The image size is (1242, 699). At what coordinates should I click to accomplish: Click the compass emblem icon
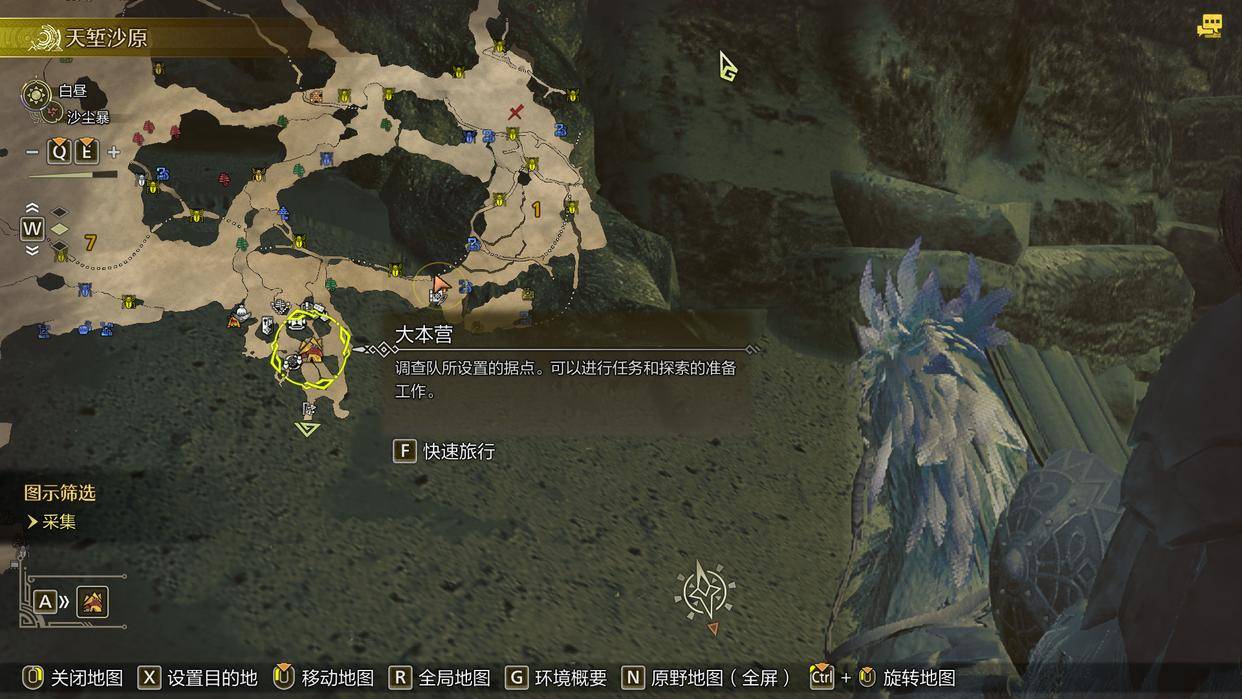tap(705, 591)
